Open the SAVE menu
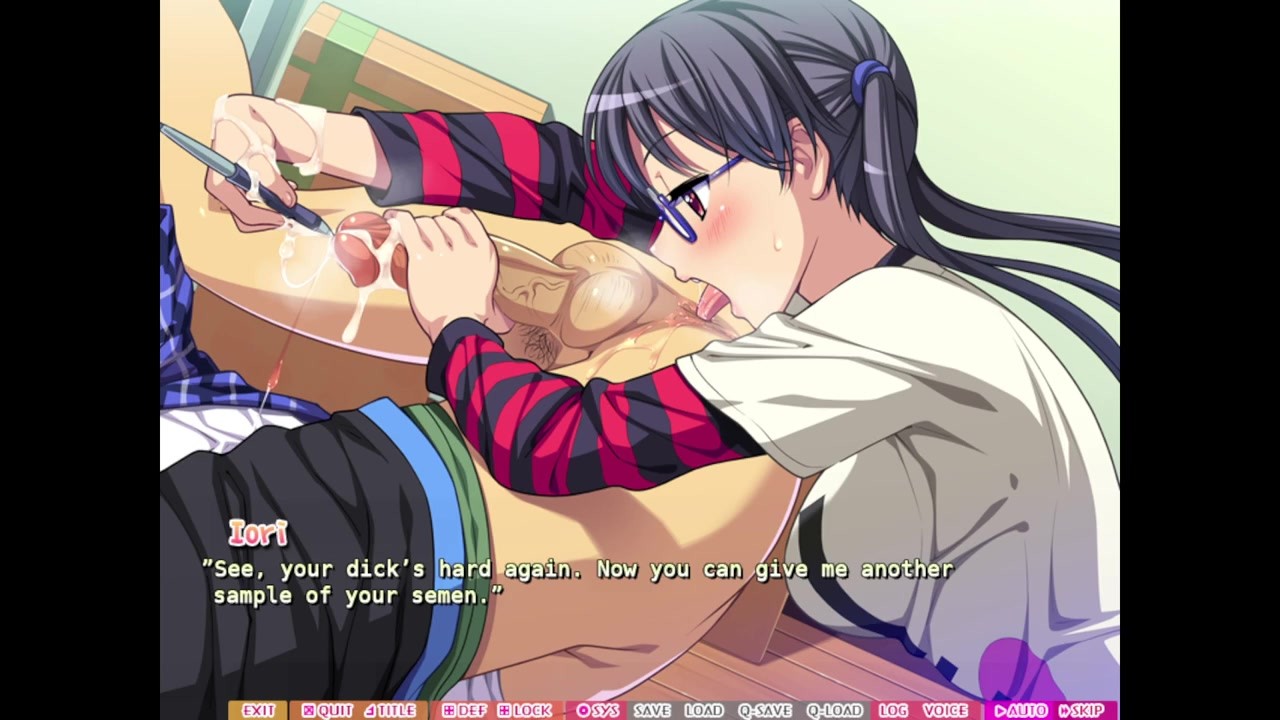The height and width of the screenshot is (720, 1280). click(651, 710)
